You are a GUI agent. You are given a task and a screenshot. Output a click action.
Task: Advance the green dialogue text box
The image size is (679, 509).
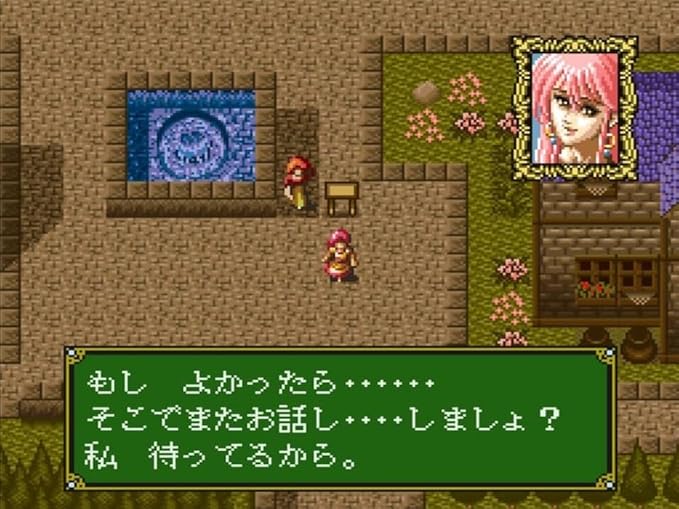pyautogui.click(x=337, y=417)
